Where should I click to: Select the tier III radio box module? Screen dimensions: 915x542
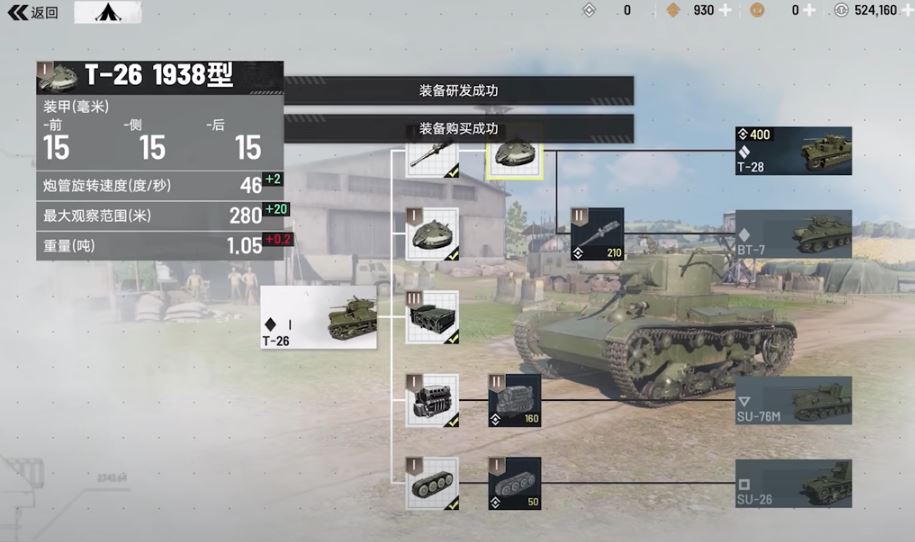click(x=432, y=318)
